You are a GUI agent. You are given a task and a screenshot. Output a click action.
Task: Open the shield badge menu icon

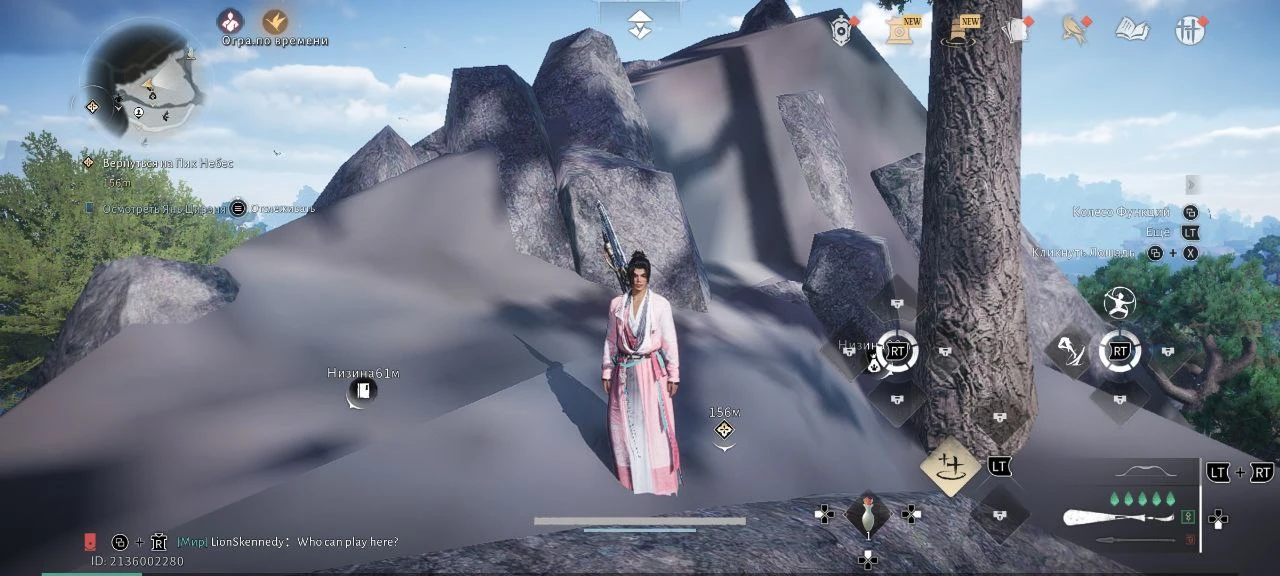pyautogui.click(x=842, y=31)
